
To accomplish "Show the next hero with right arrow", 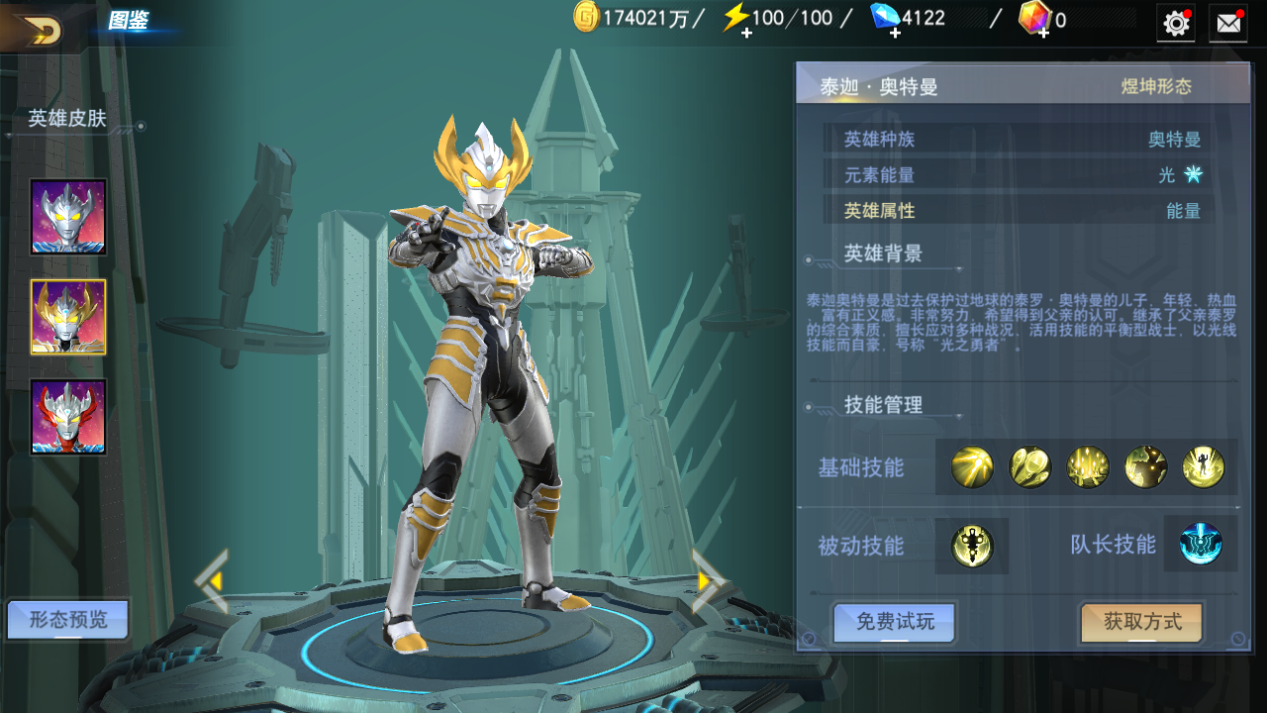I will pos(709,581).
